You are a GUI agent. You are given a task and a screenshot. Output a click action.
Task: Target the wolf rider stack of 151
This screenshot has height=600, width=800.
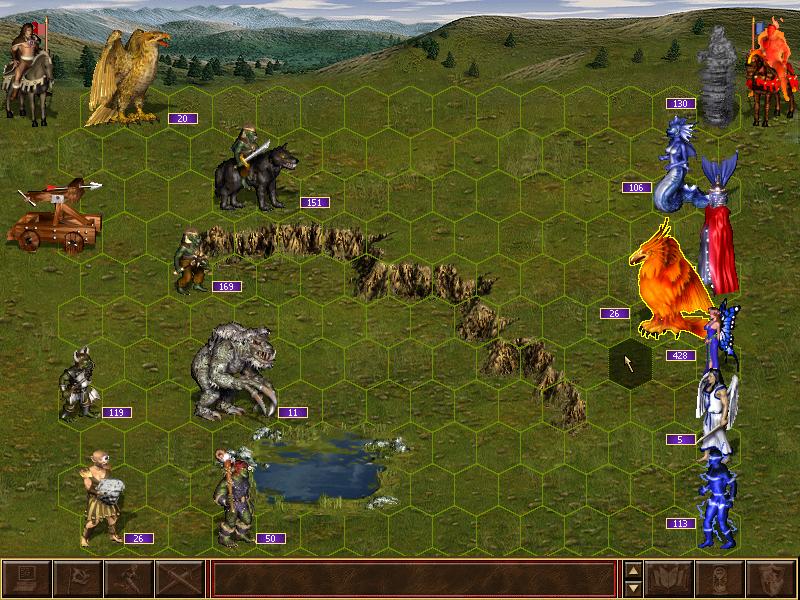click(x=255, y=170)
